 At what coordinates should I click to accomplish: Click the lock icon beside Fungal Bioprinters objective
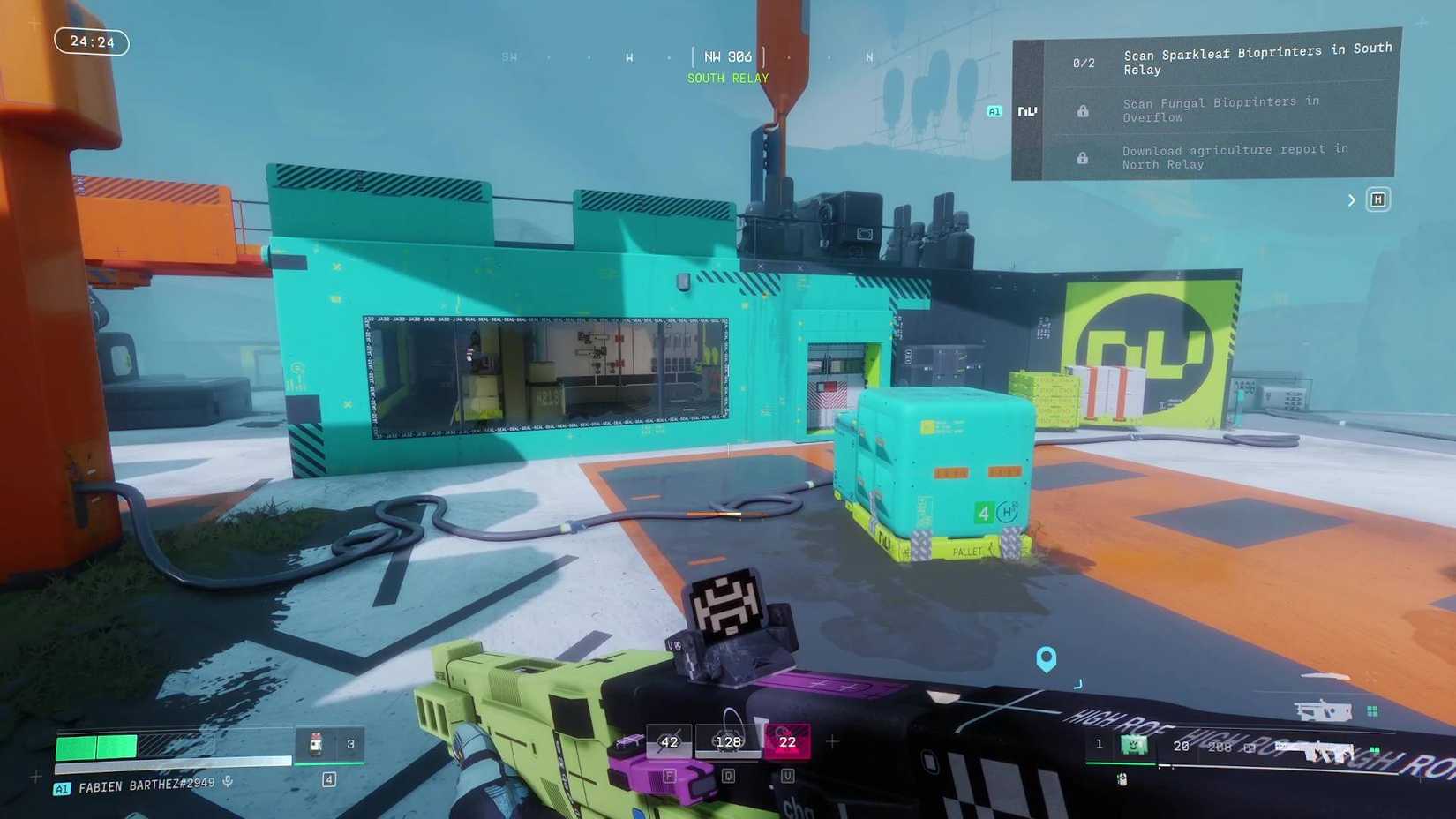tap(1082, 109)
